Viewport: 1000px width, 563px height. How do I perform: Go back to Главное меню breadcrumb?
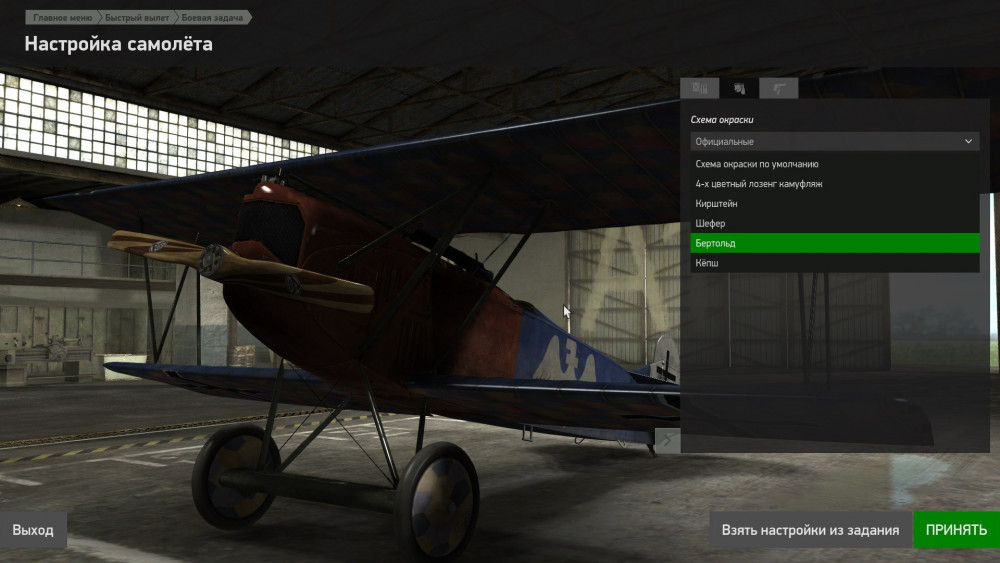point(62,18)
